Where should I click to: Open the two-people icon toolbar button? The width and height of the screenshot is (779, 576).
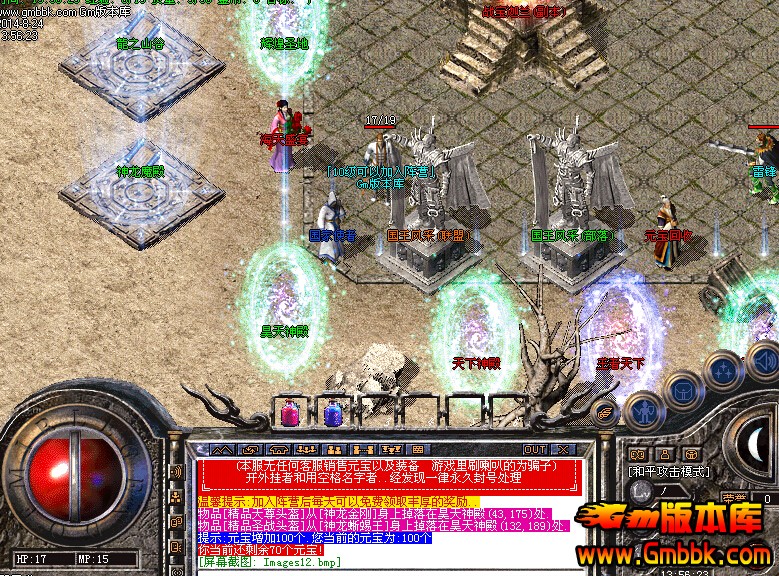pyautogui.click(x=334, y=449)
